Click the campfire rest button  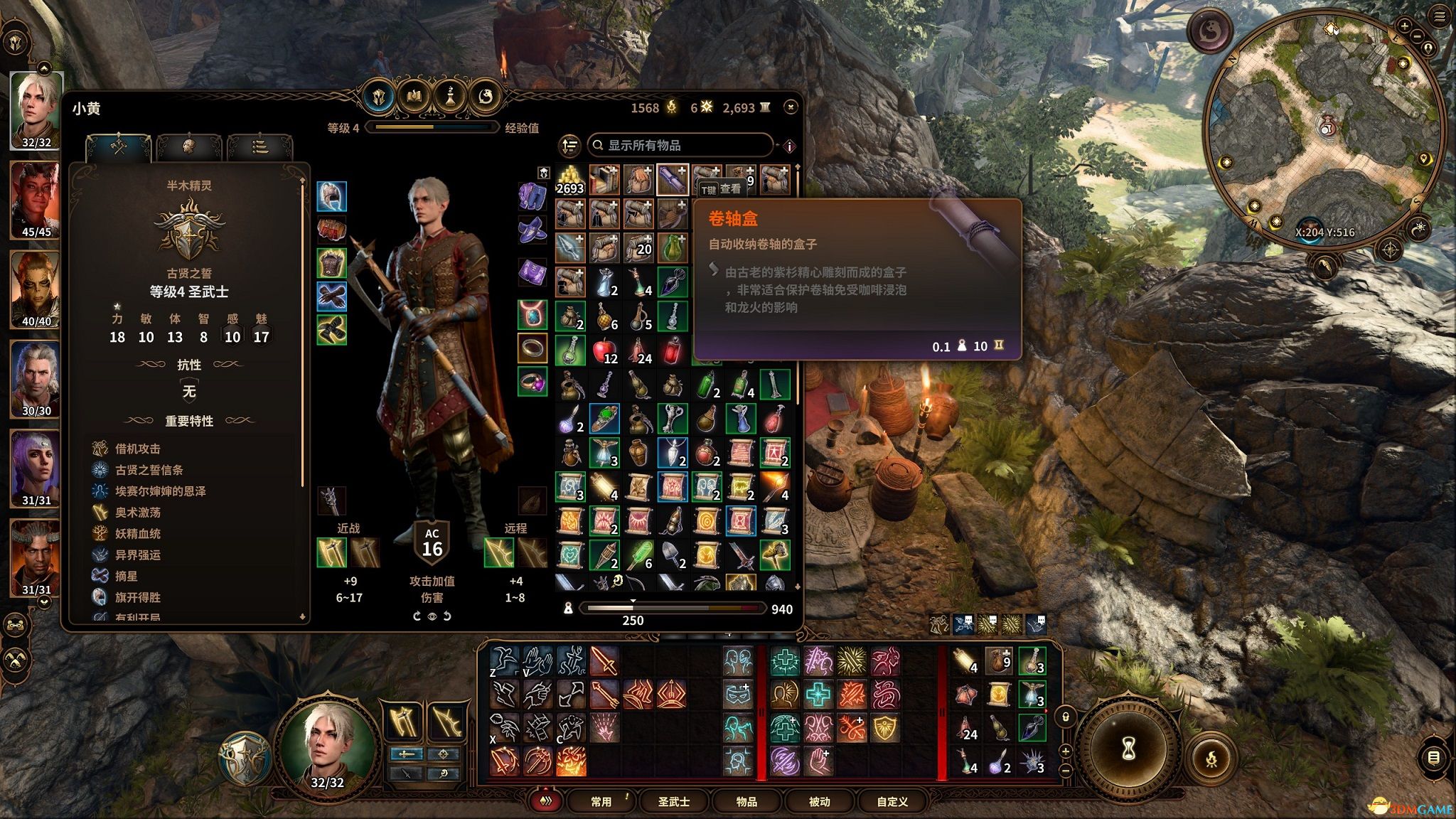coord(1211,759)
